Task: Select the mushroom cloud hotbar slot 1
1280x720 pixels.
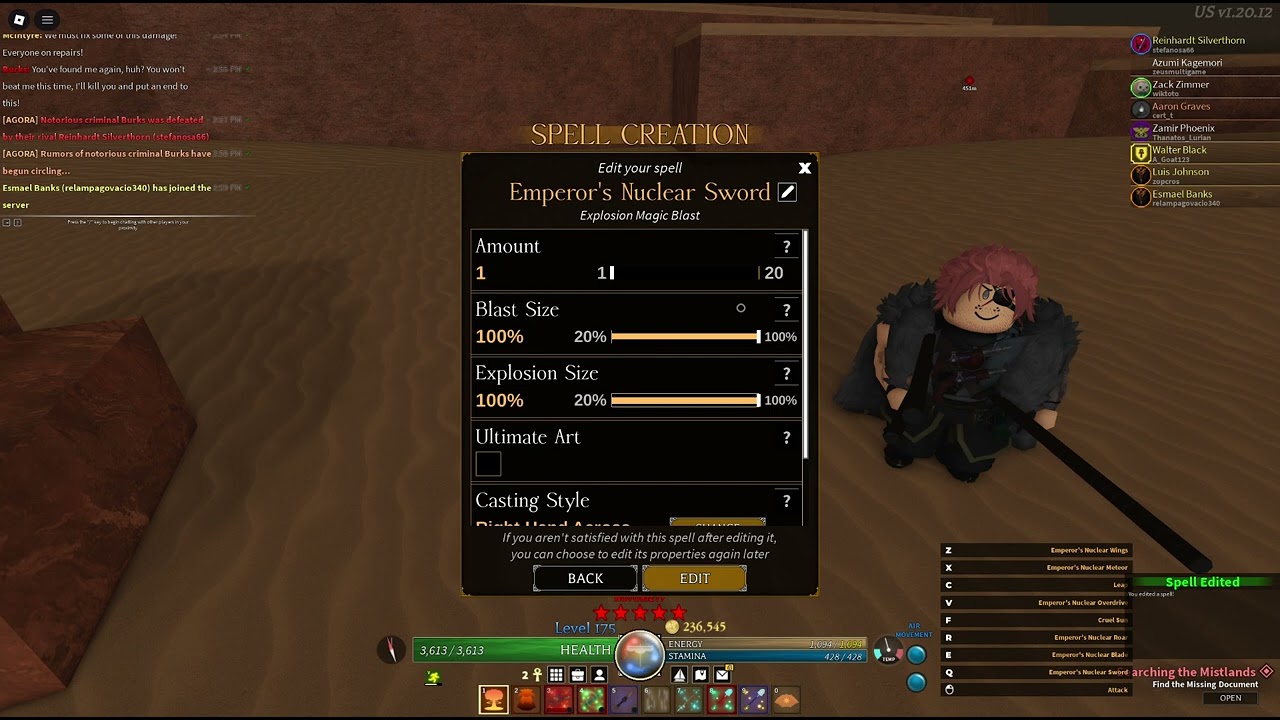Action: 493,700
